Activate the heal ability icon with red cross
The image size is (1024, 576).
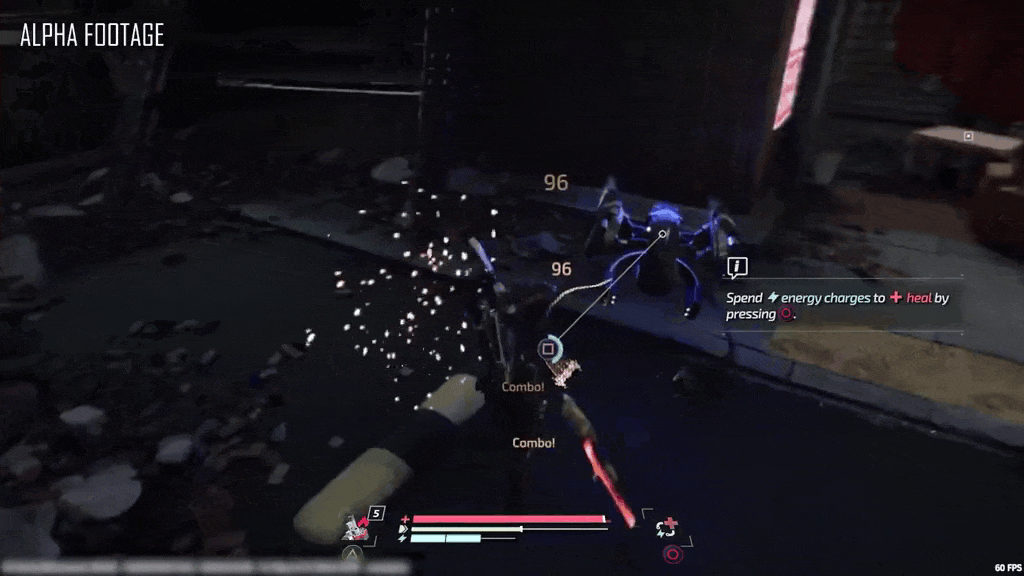pos(667,527)
